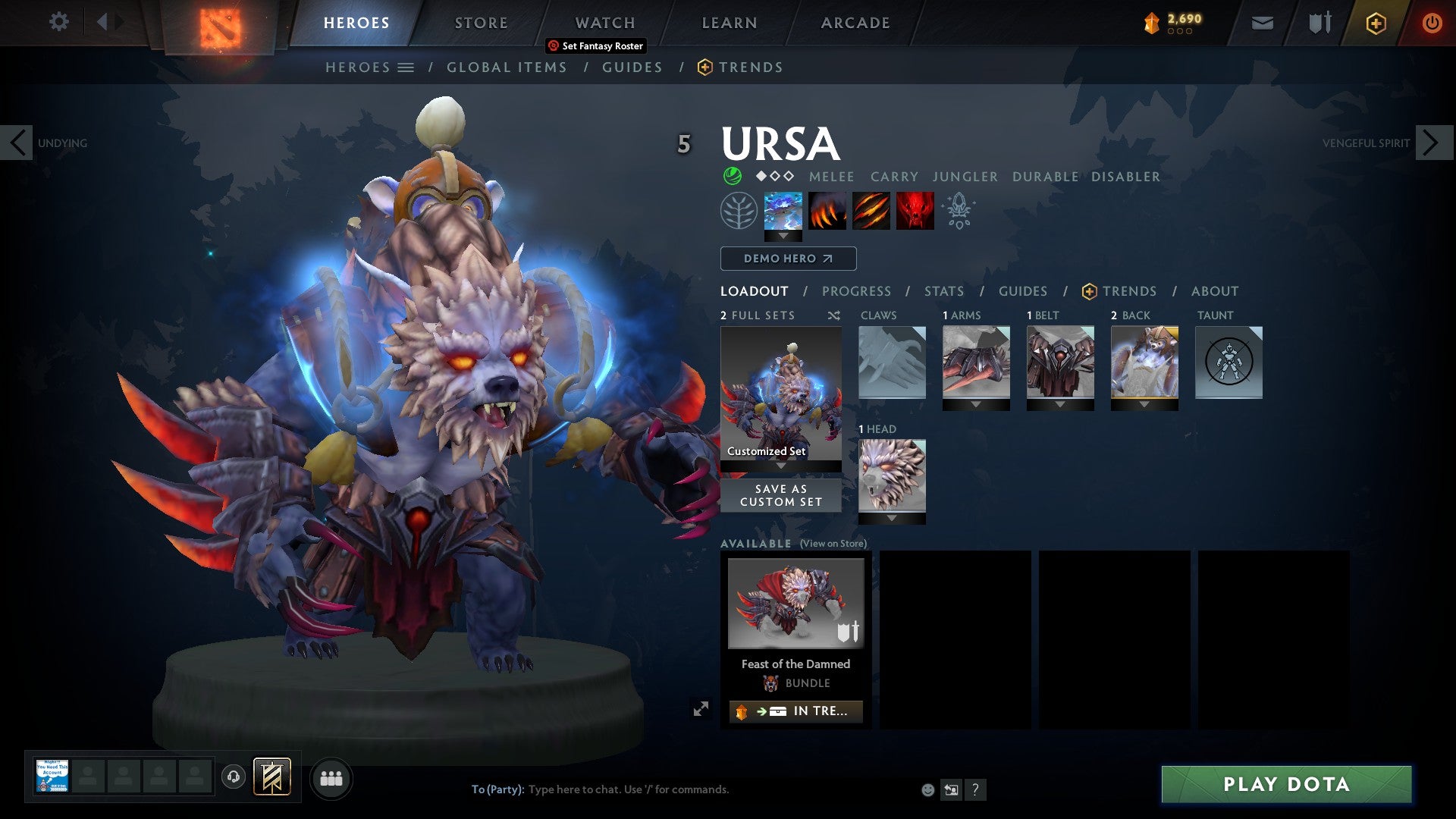The width and height of the screenshot is (1456, 819).
Task: Open the mail notifications icon
Action: pyautogui.click(x=1262, y=23)
